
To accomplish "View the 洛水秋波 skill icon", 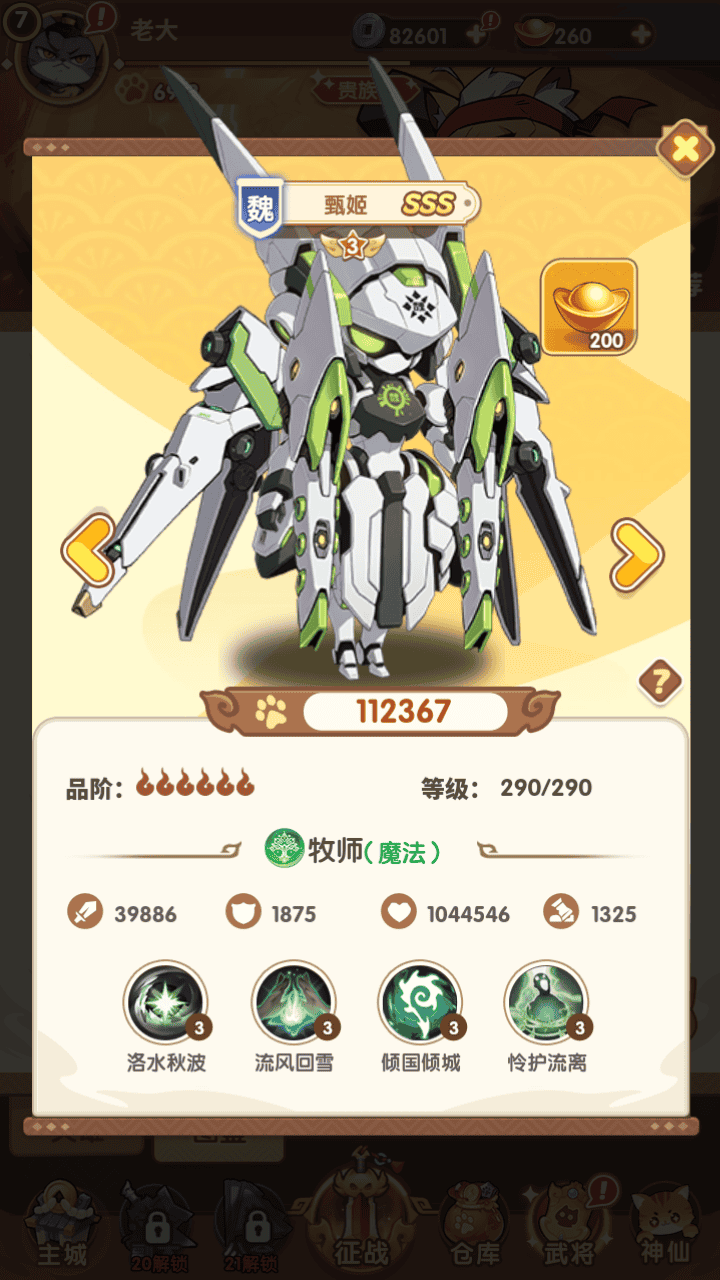I will coord(166,1002).
